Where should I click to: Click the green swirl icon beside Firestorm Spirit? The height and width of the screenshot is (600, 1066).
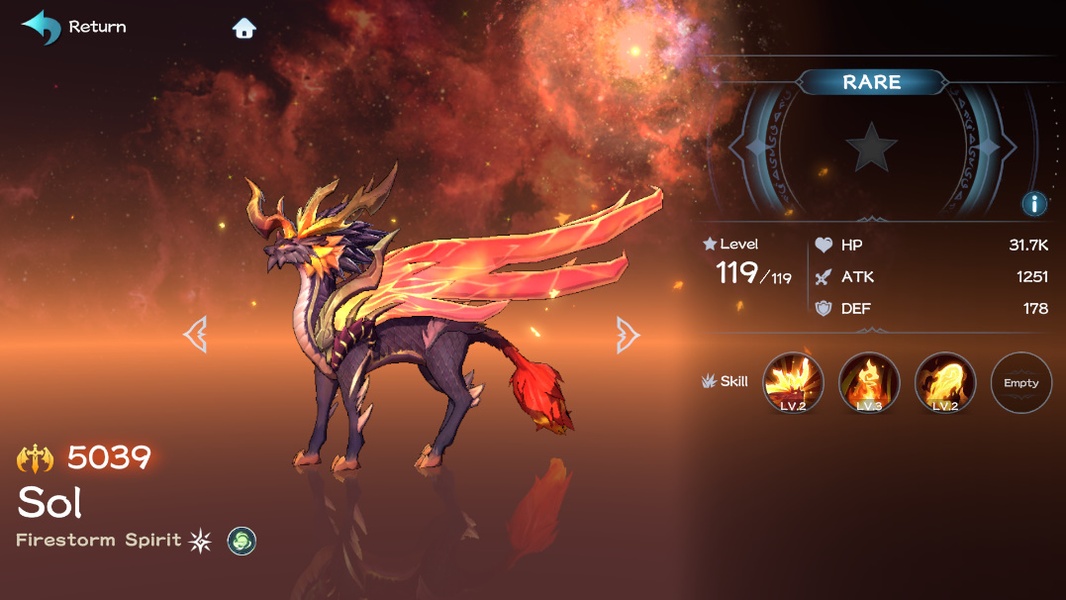[242, 541]
